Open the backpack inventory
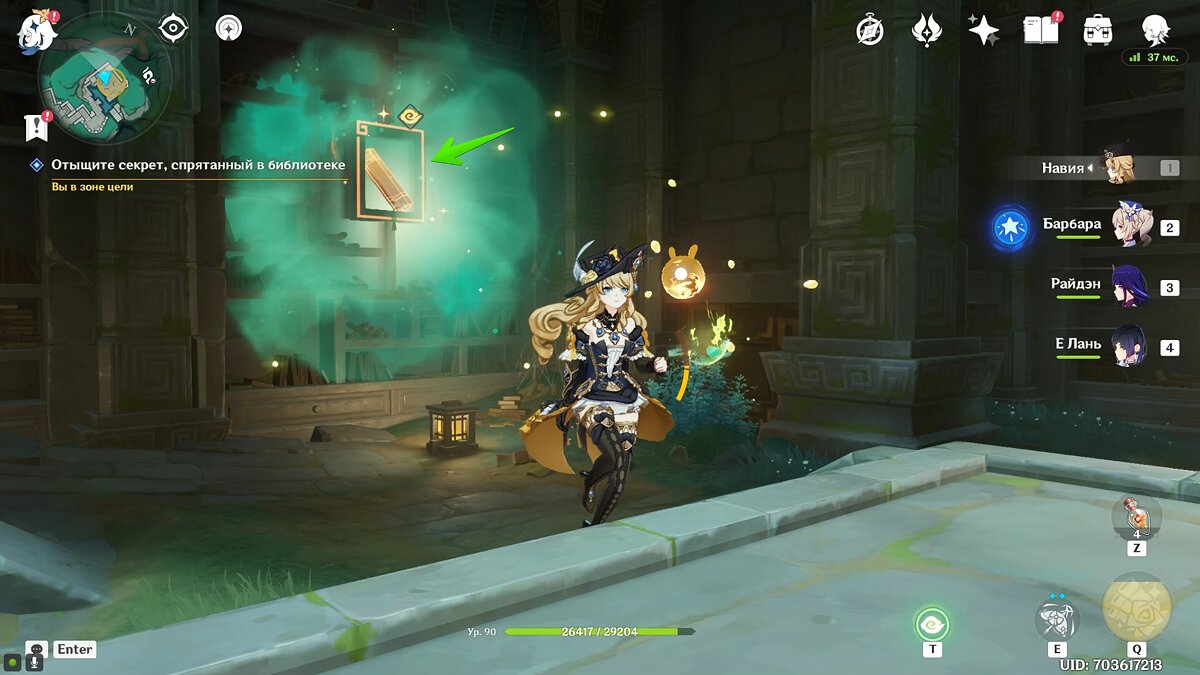This screenshot has width=1200, height=675. click(1098, 31)
